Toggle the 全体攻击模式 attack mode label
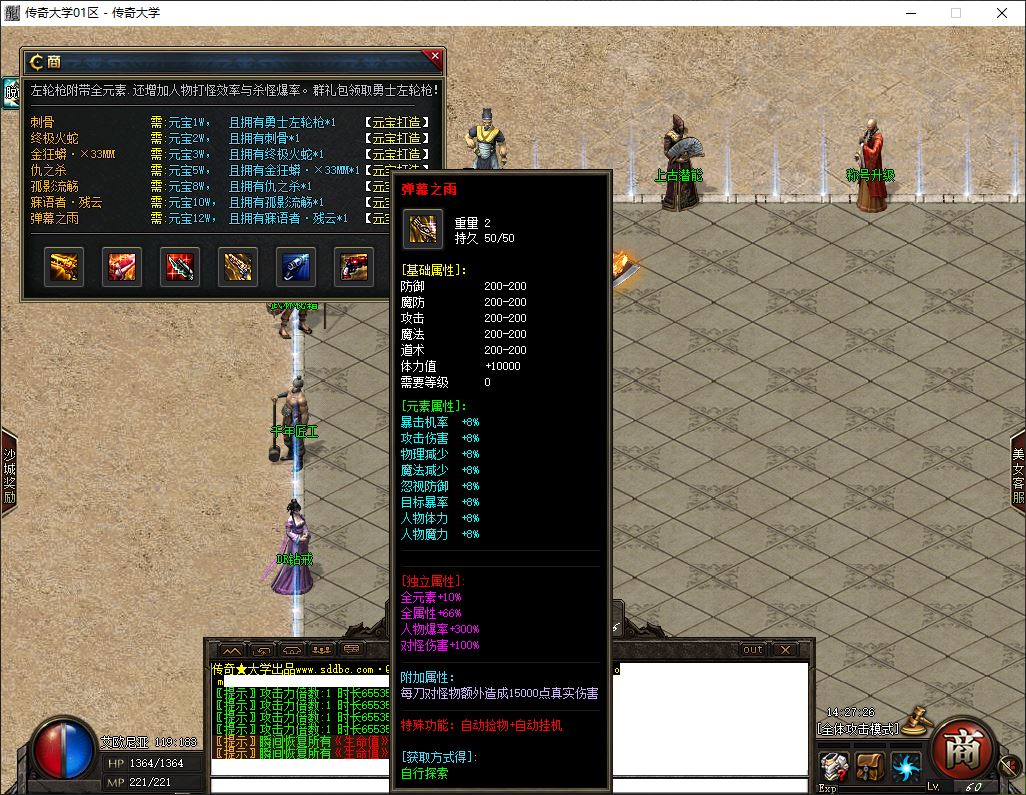 click(857, 728)
